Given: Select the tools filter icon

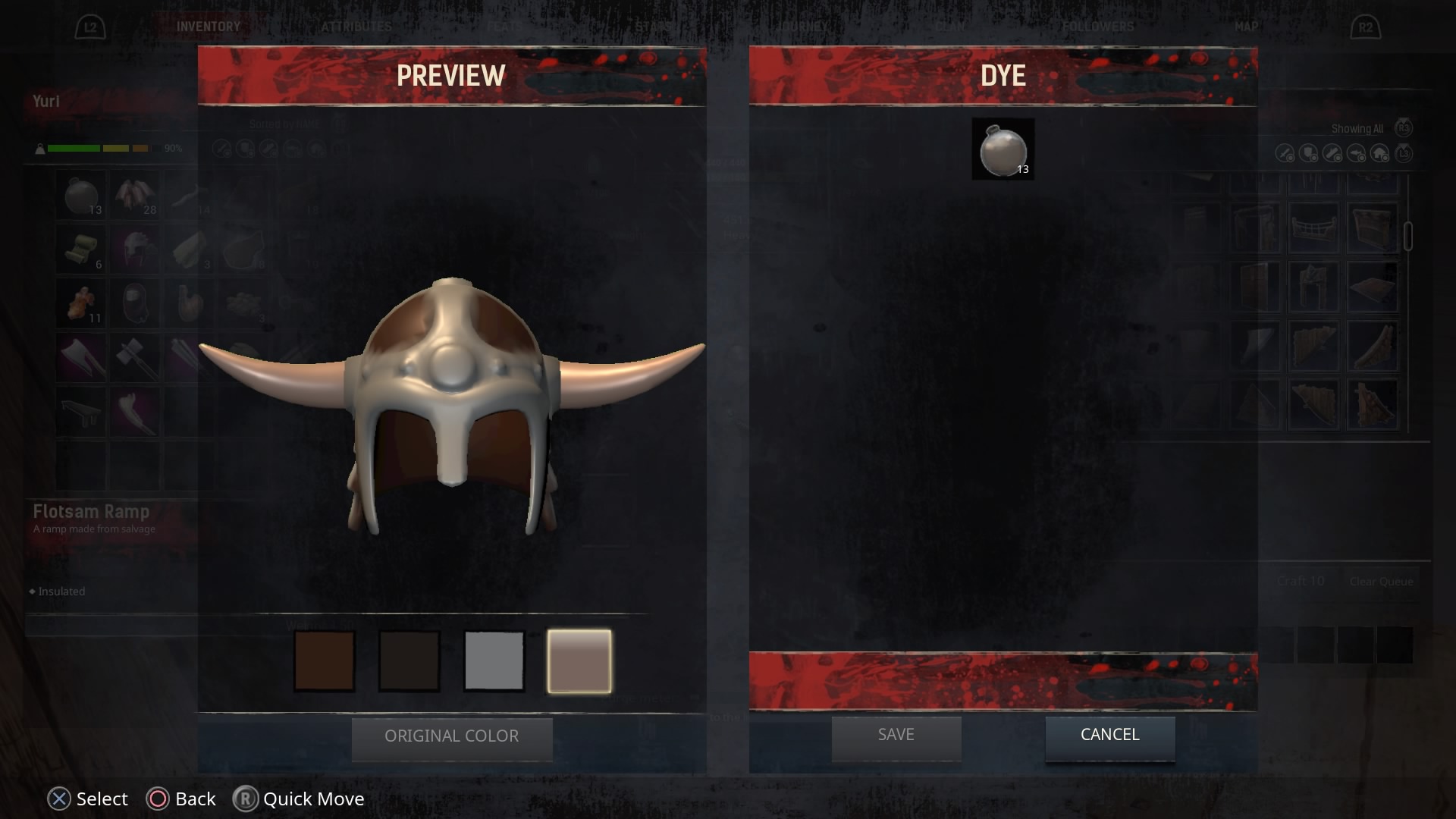Looking at the screenshot, I should [1332, 153].
